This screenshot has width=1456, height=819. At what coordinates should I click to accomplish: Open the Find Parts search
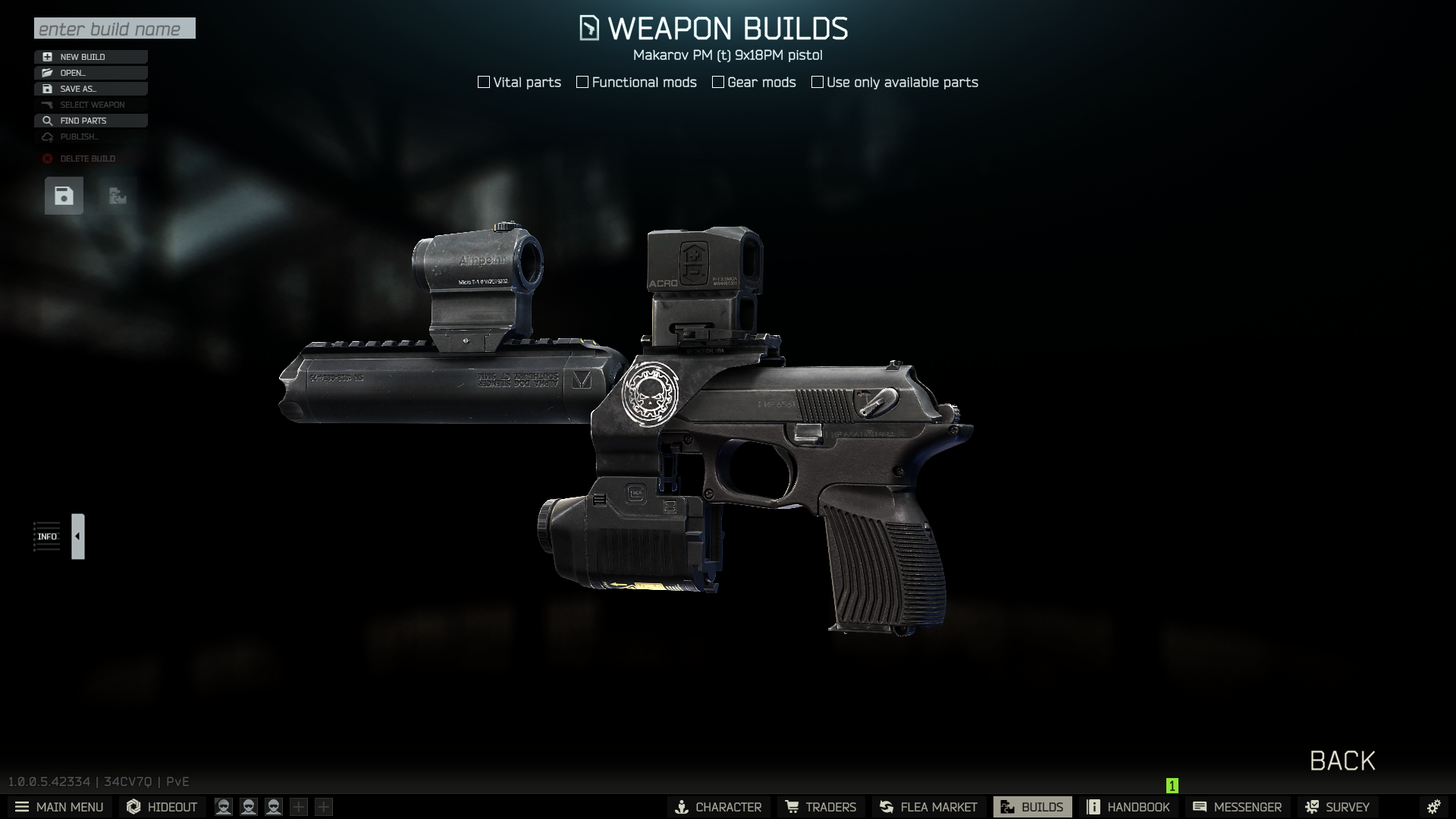coord(90,121)
